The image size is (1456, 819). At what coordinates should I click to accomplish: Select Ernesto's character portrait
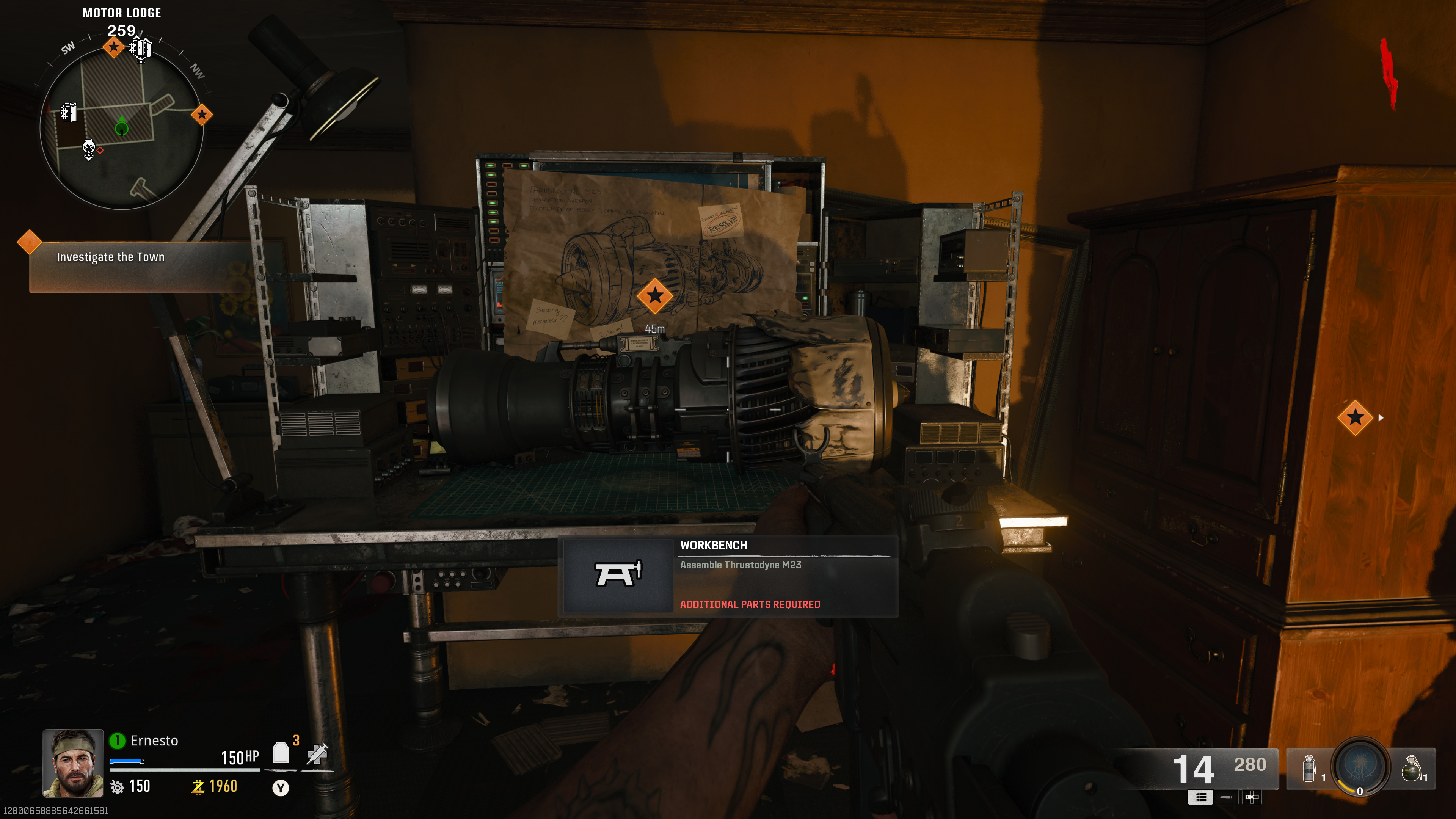point(73,763)
